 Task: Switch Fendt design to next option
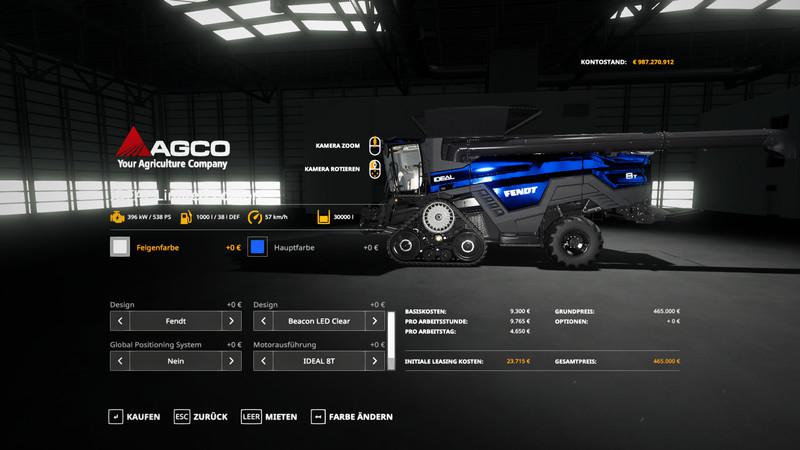[x=231, y=321]
